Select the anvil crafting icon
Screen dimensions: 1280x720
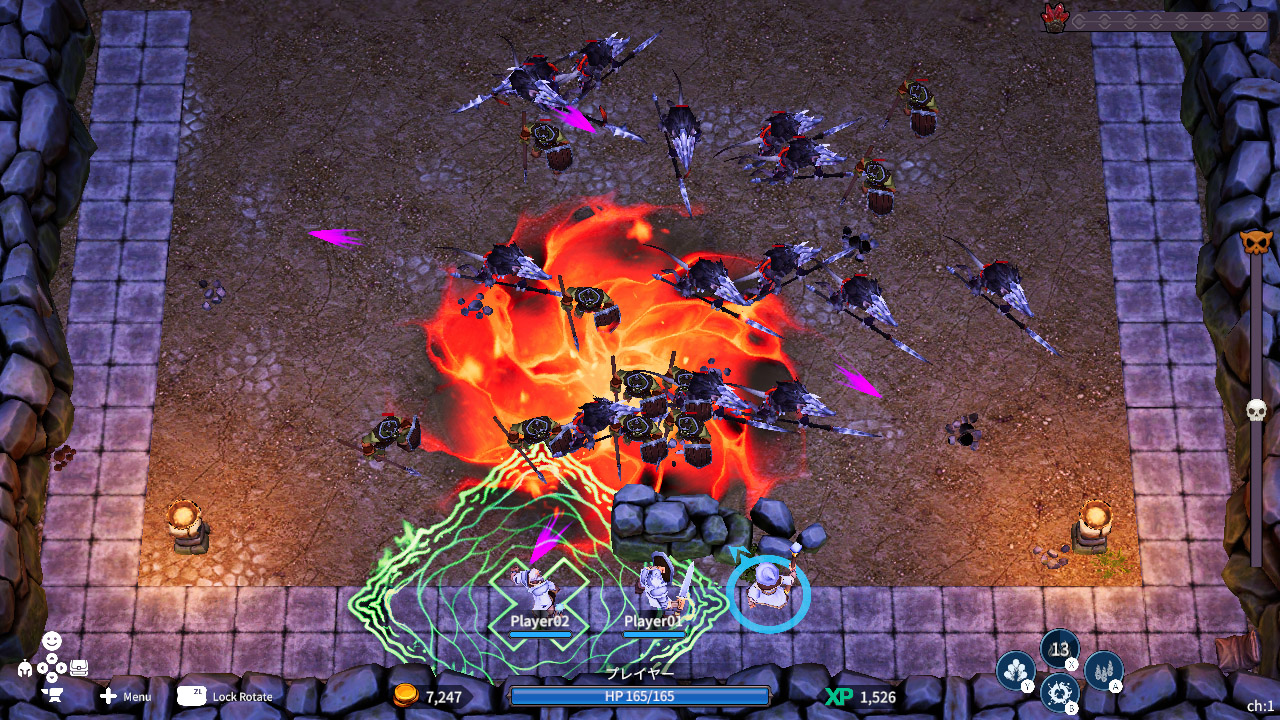pos(52,694)
